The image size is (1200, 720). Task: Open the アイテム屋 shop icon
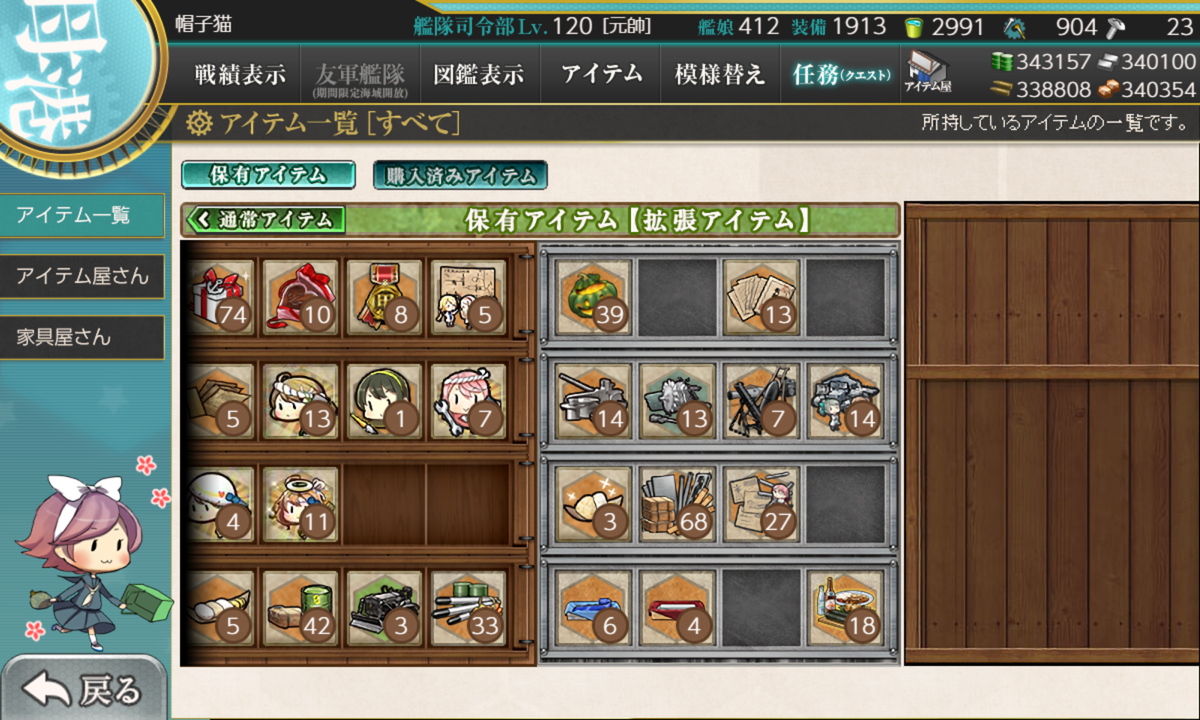927,73
